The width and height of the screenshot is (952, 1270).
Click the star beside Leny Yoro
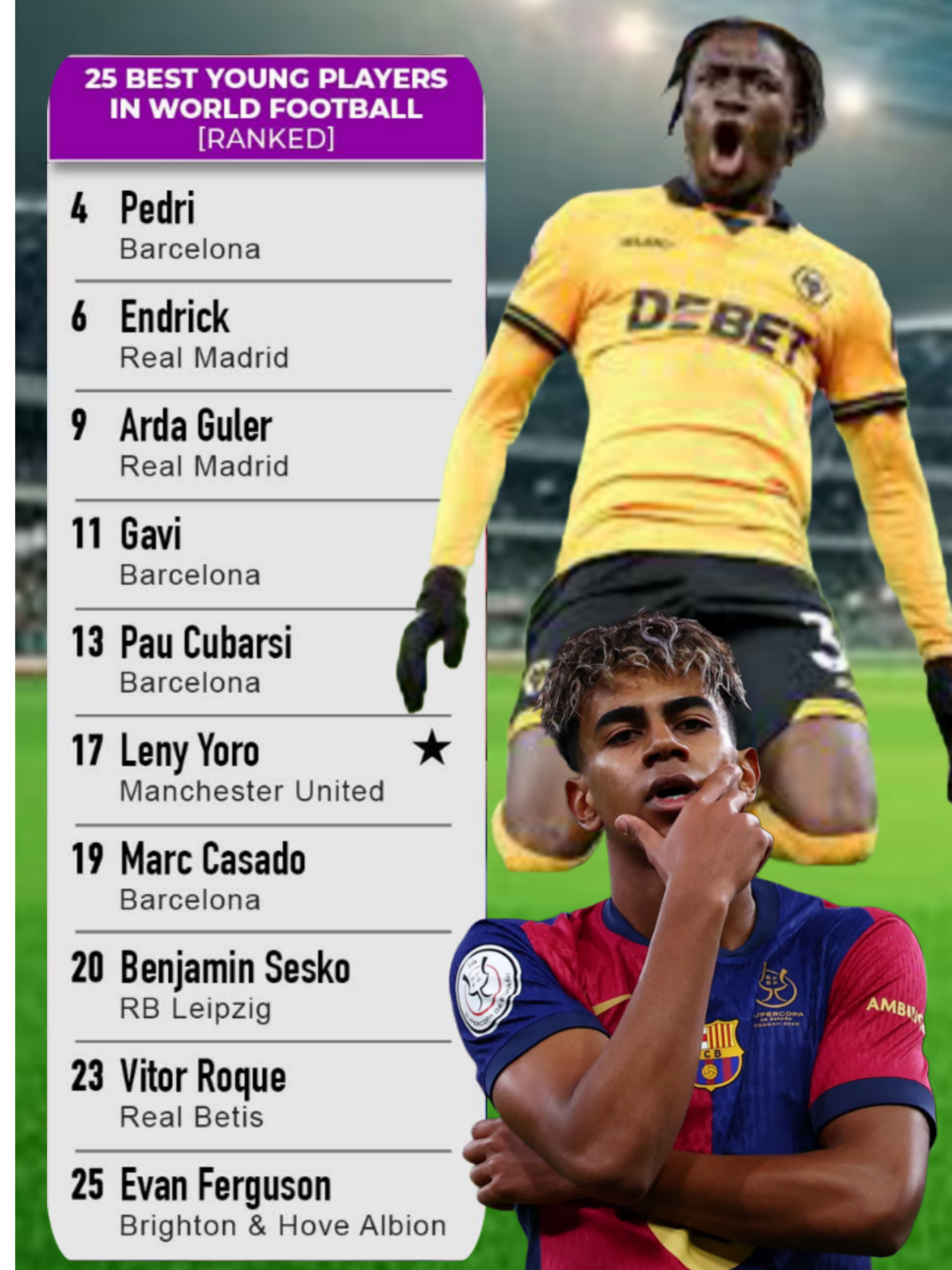pyautogui.click(x=431, y=749)
